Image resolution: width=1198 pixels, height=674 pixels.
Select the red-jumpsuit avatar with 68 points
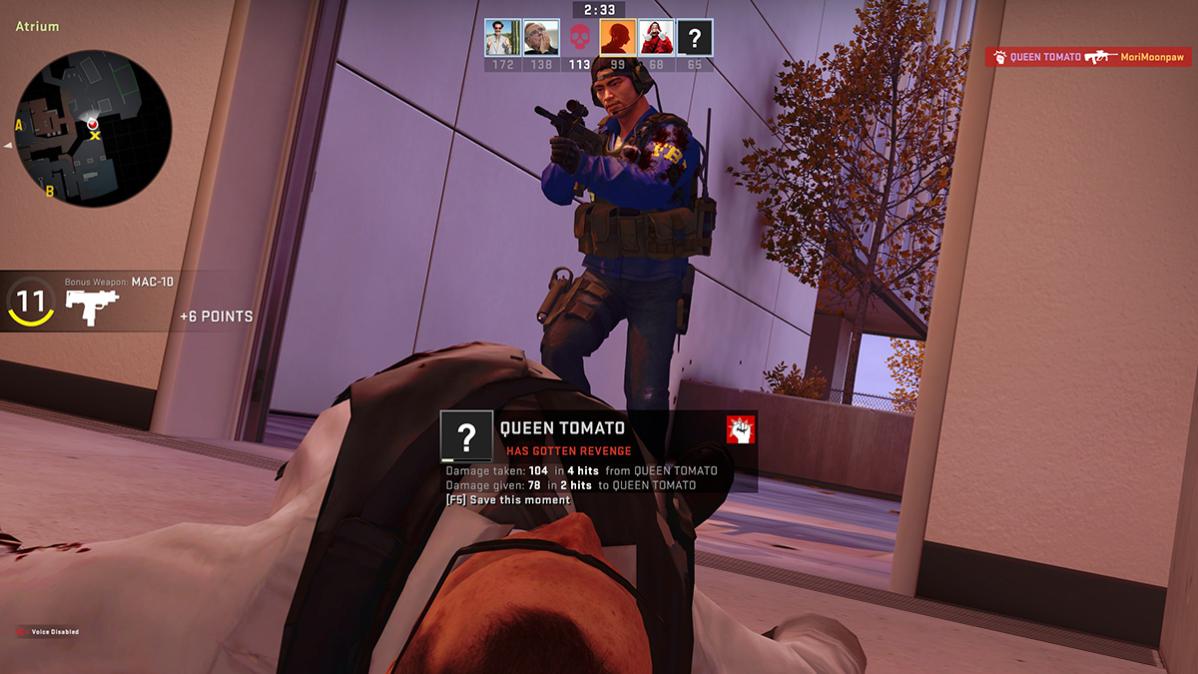point(656,37)
